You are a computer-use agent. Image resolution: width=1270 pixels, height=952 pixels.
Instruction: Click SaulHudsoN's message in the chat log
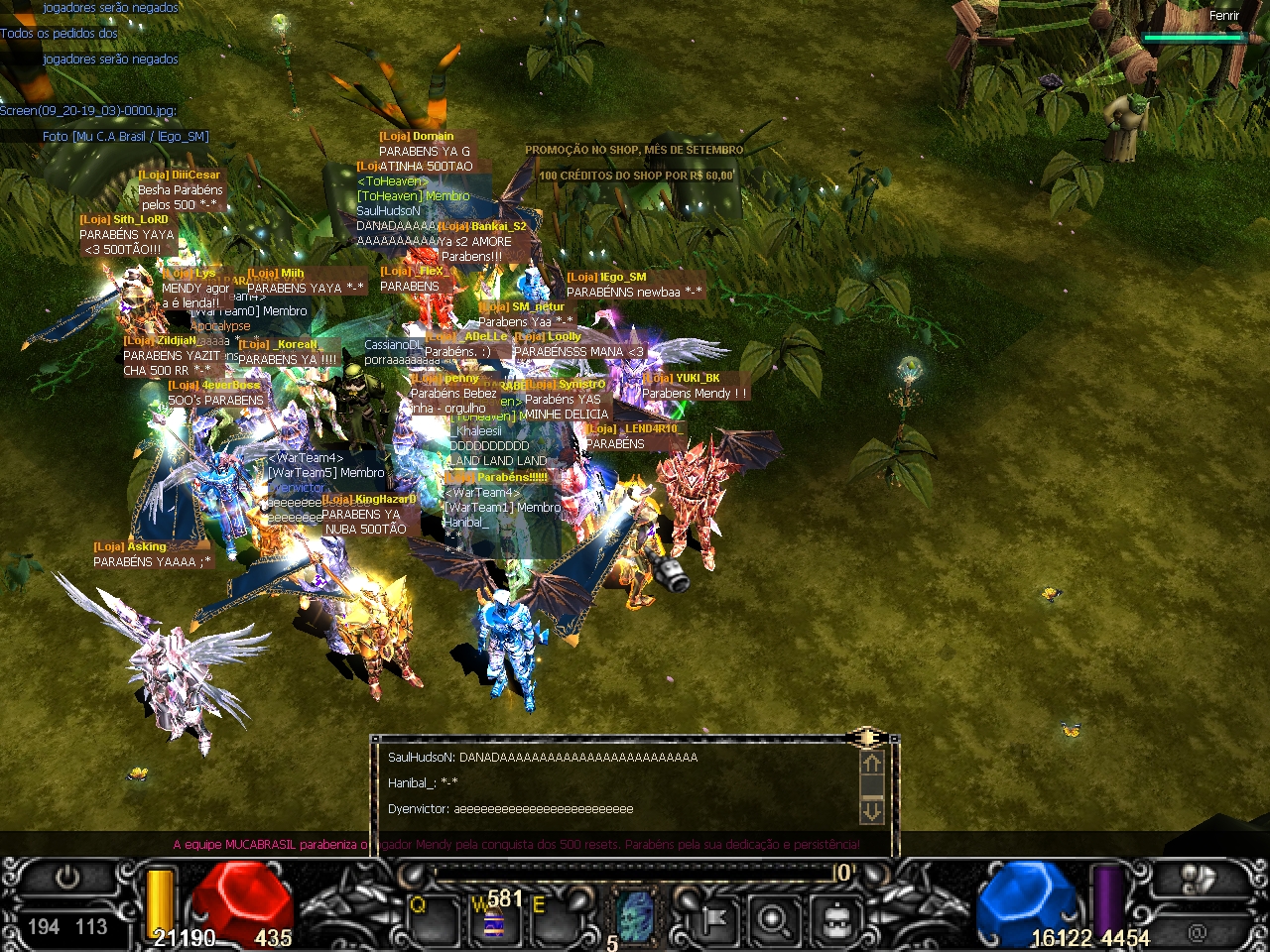(543, 758)
